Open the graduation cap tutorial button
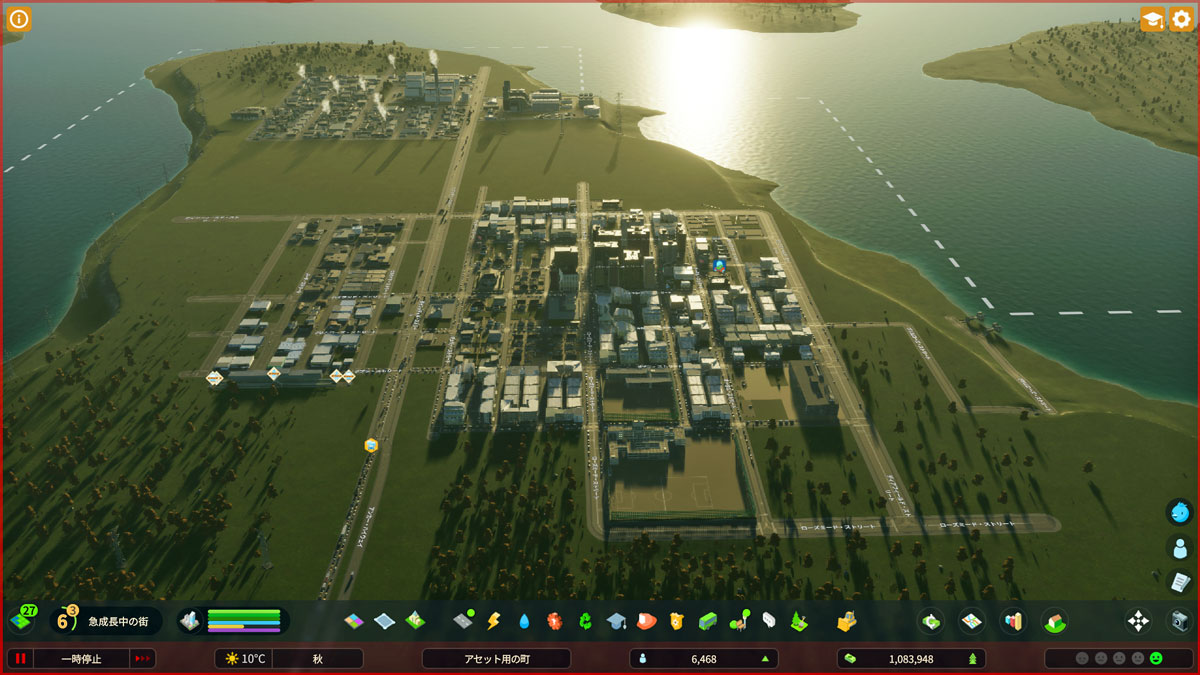The width and height of the screenshot is (1200, 675). 1152,19
